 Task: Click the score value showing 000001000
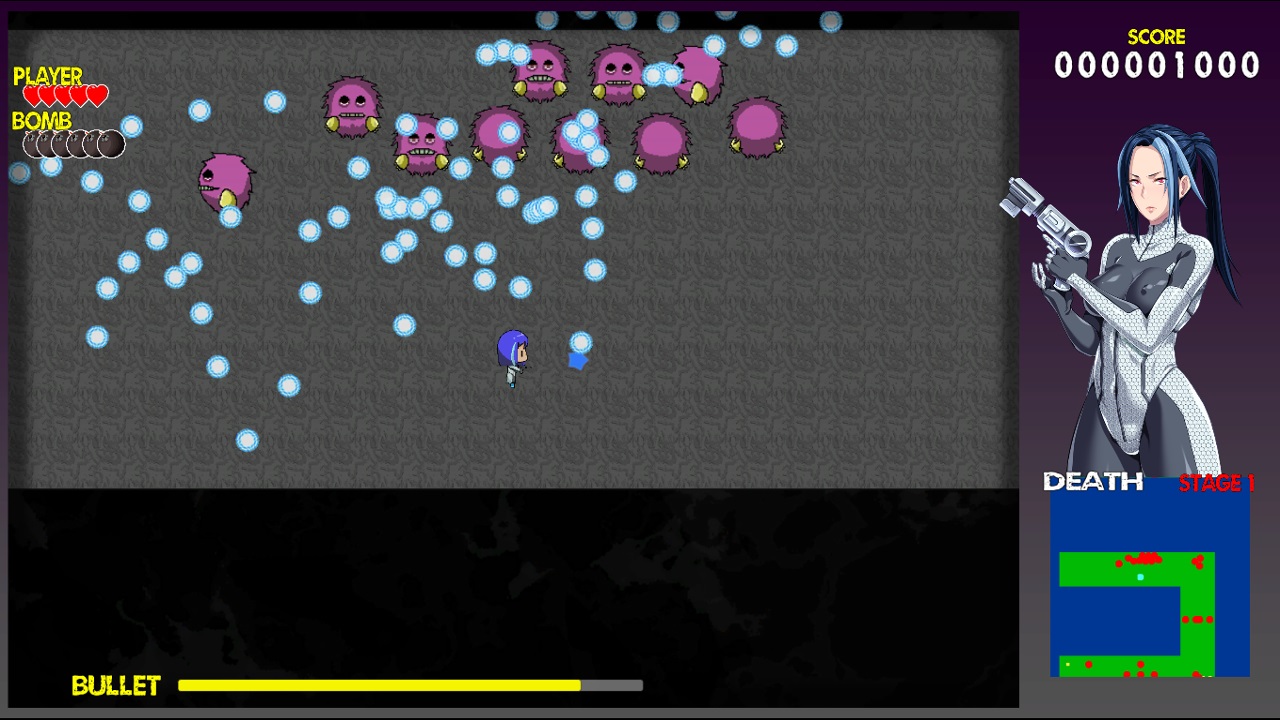coord(1156,66)
